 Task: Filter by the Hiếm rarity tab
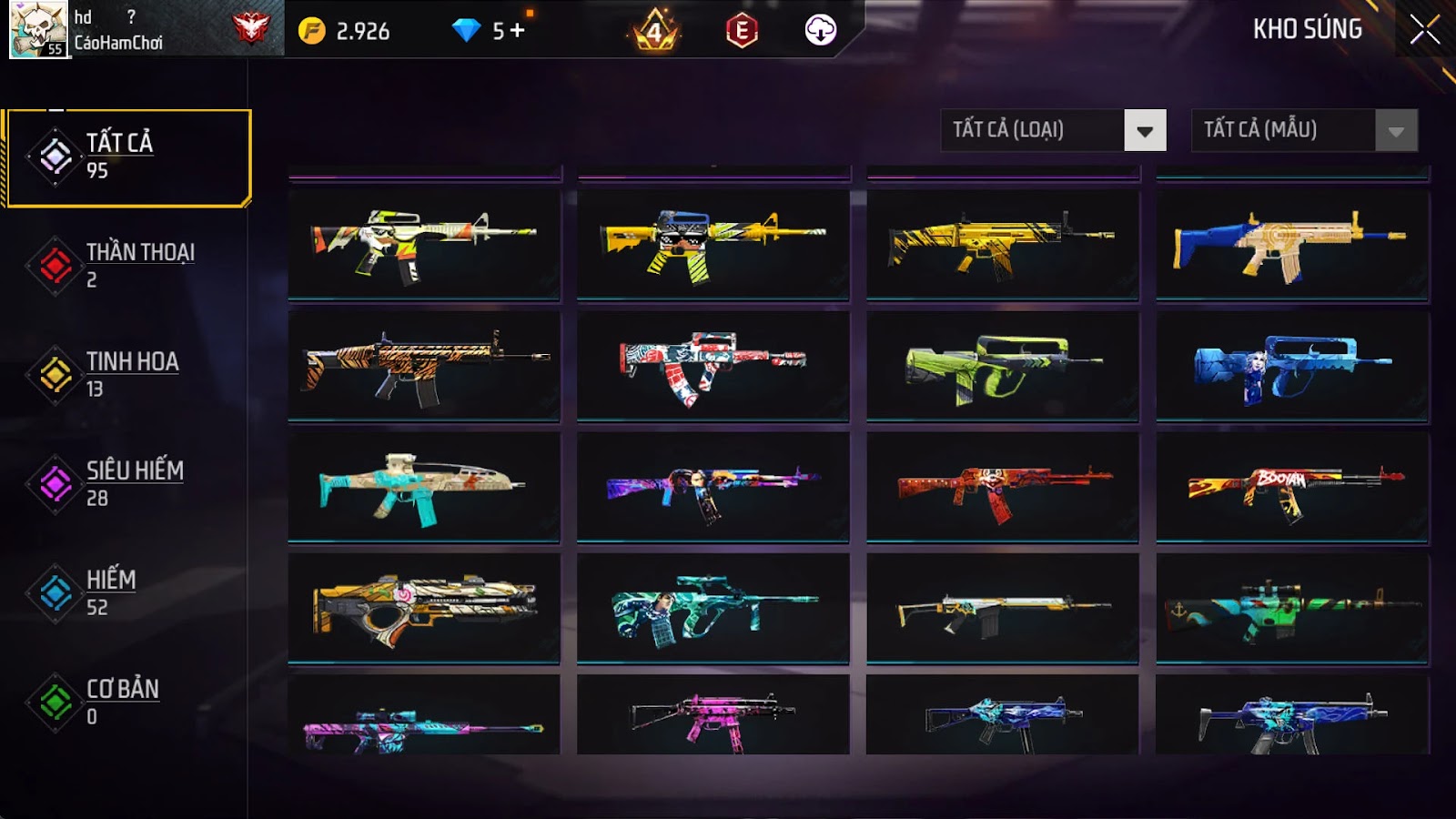(x=127, y=592)
